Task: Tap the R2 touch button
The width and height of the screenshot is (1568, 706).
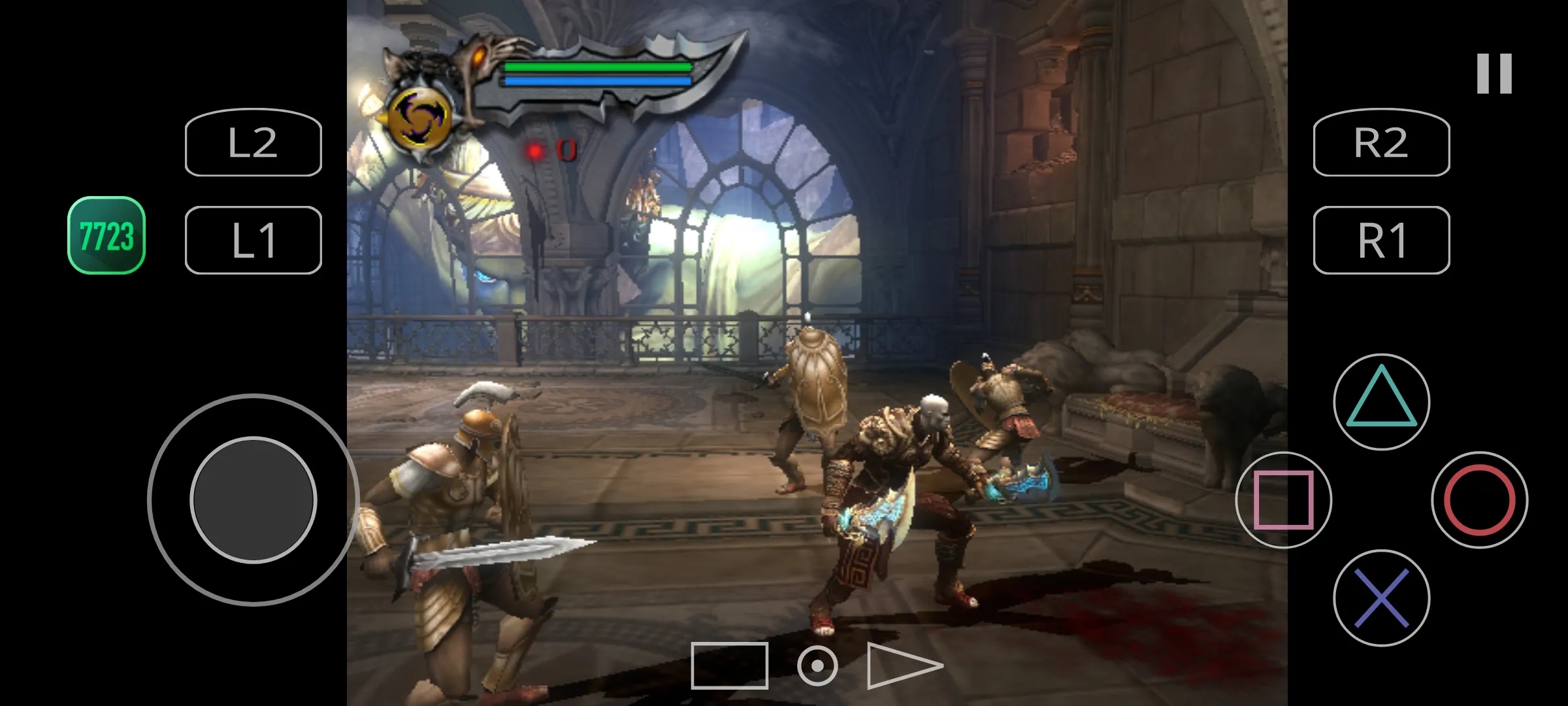Action: pyautogui.click(x=1381, y=143)
